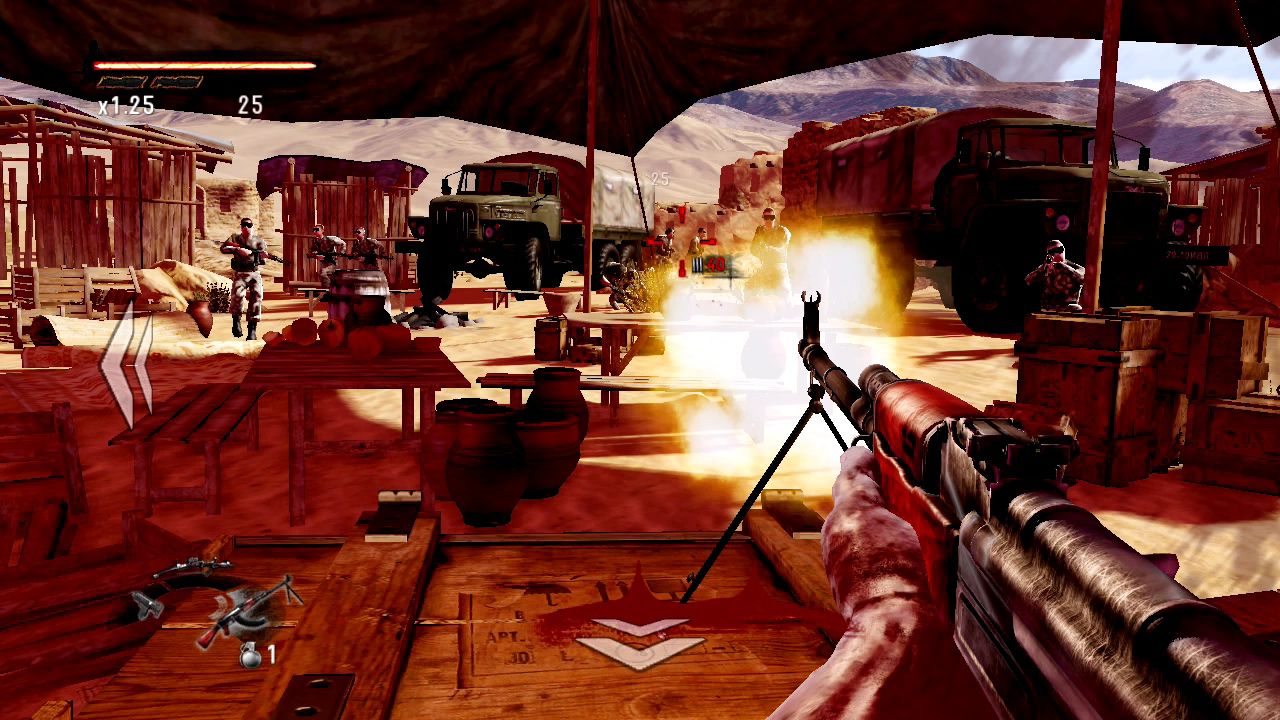Choose the grey pistol-shaped weapon icon
The image size is (1280, 720).
147,603
